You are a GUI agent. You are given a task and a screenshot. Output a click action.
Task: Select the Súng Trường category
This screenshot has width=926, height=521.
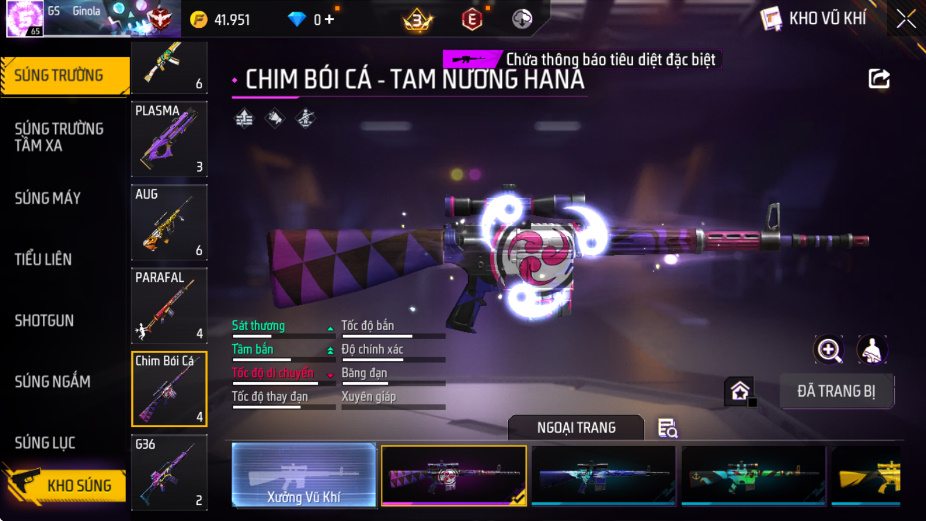(60, 75)
